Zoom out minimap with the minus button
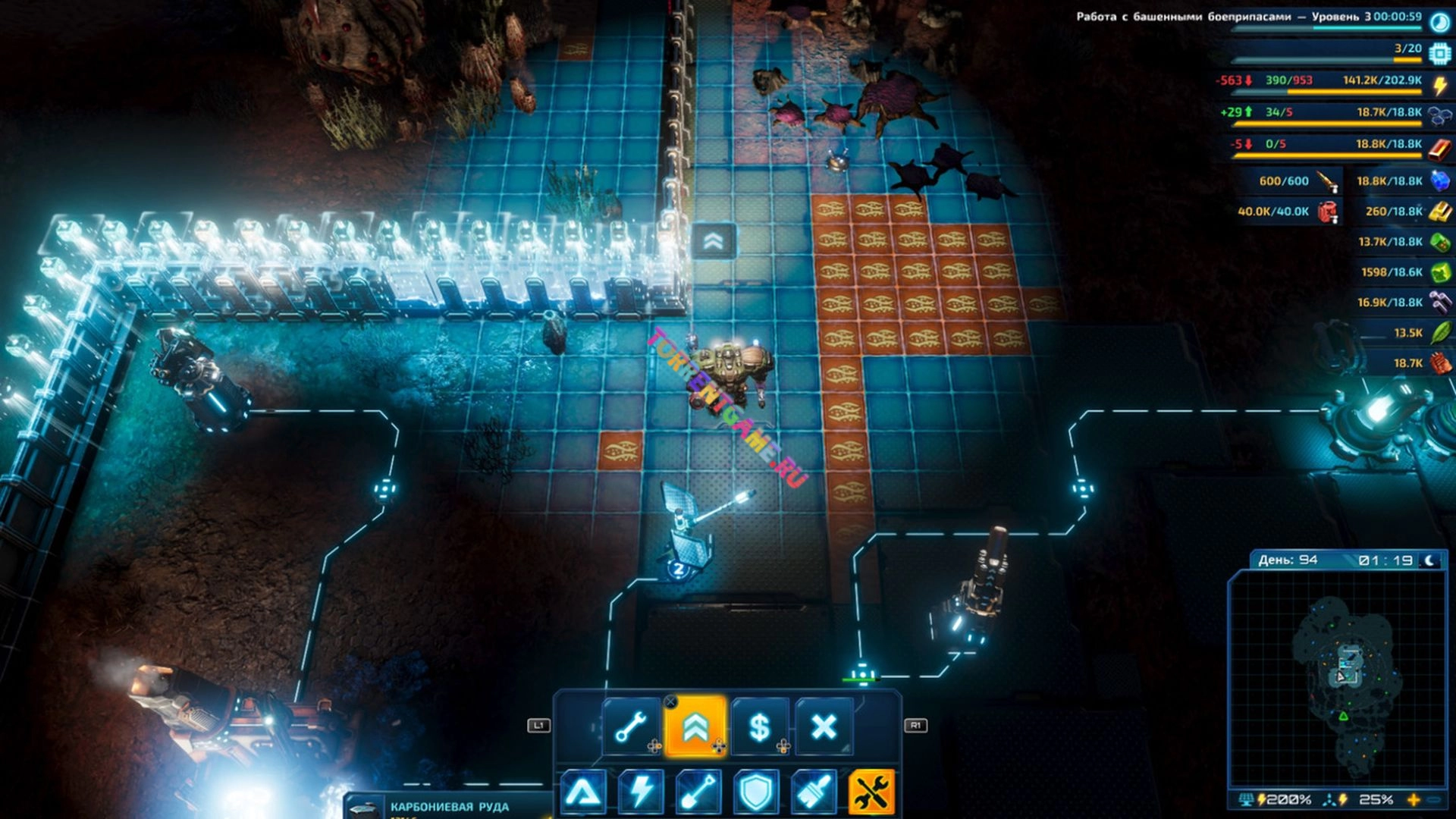Viewport: 1456px width, 819px height. (1434, 800)
